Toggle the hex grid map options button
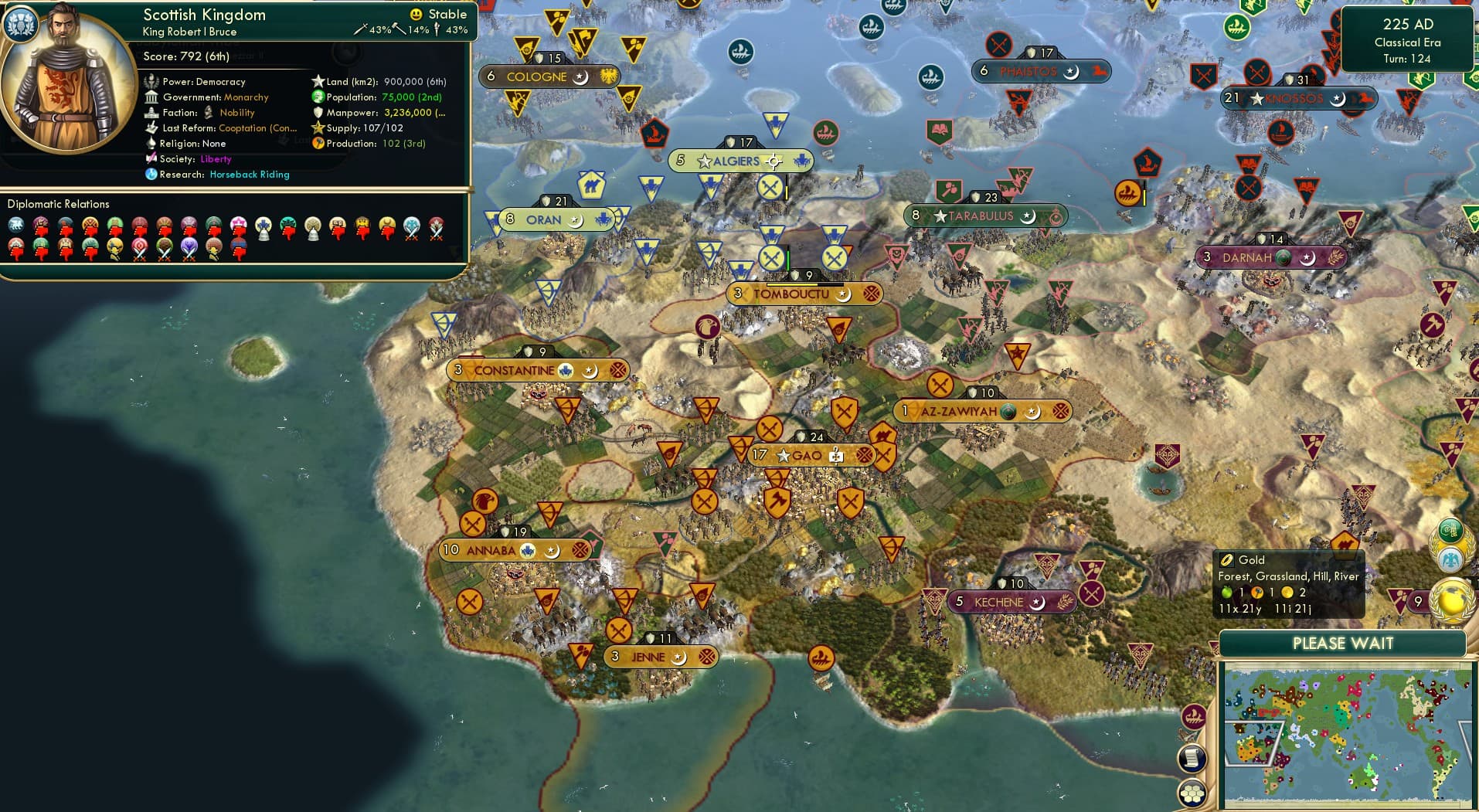This screenshot has height=812, width=1479. [x=1192, y=793]
